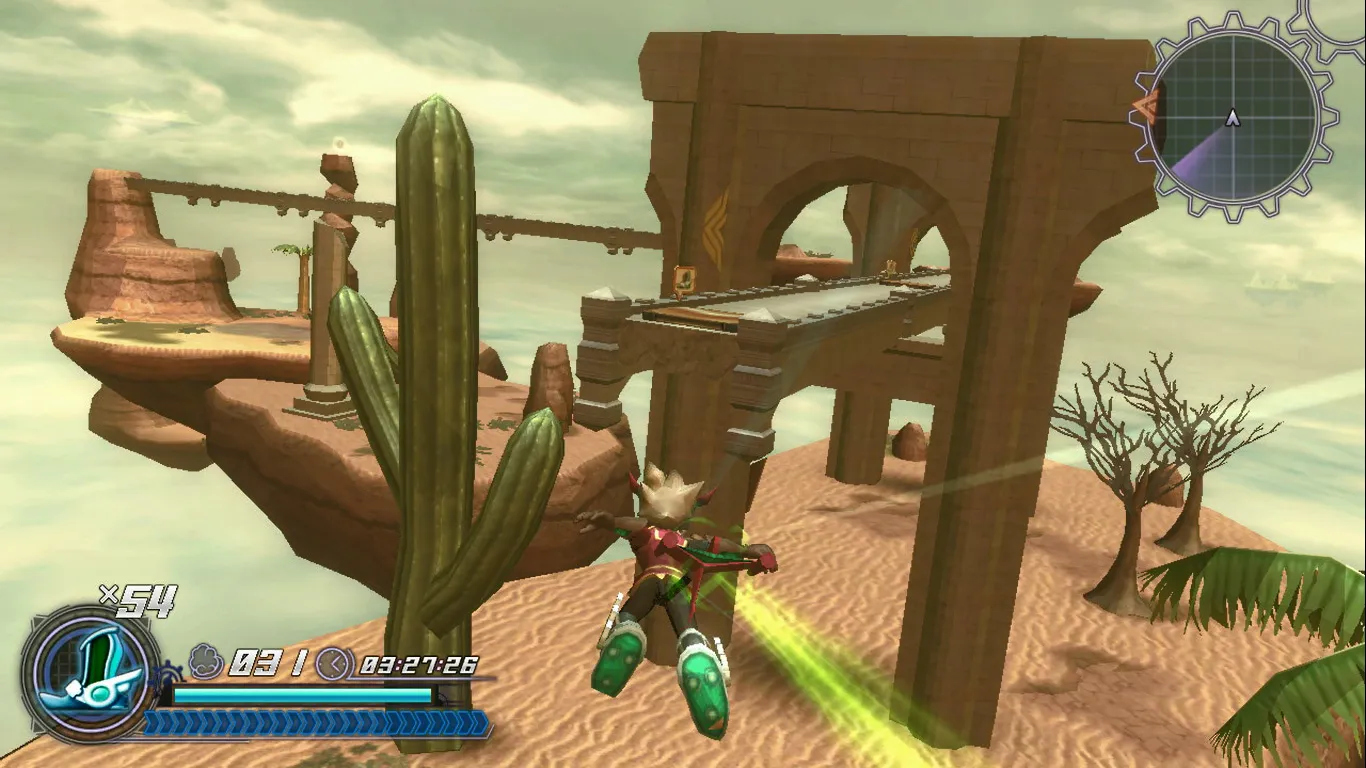Click the smoke puff dash icon
Image resolution: width=1366 pixels, height=768 pixels.
pos(203,660)
